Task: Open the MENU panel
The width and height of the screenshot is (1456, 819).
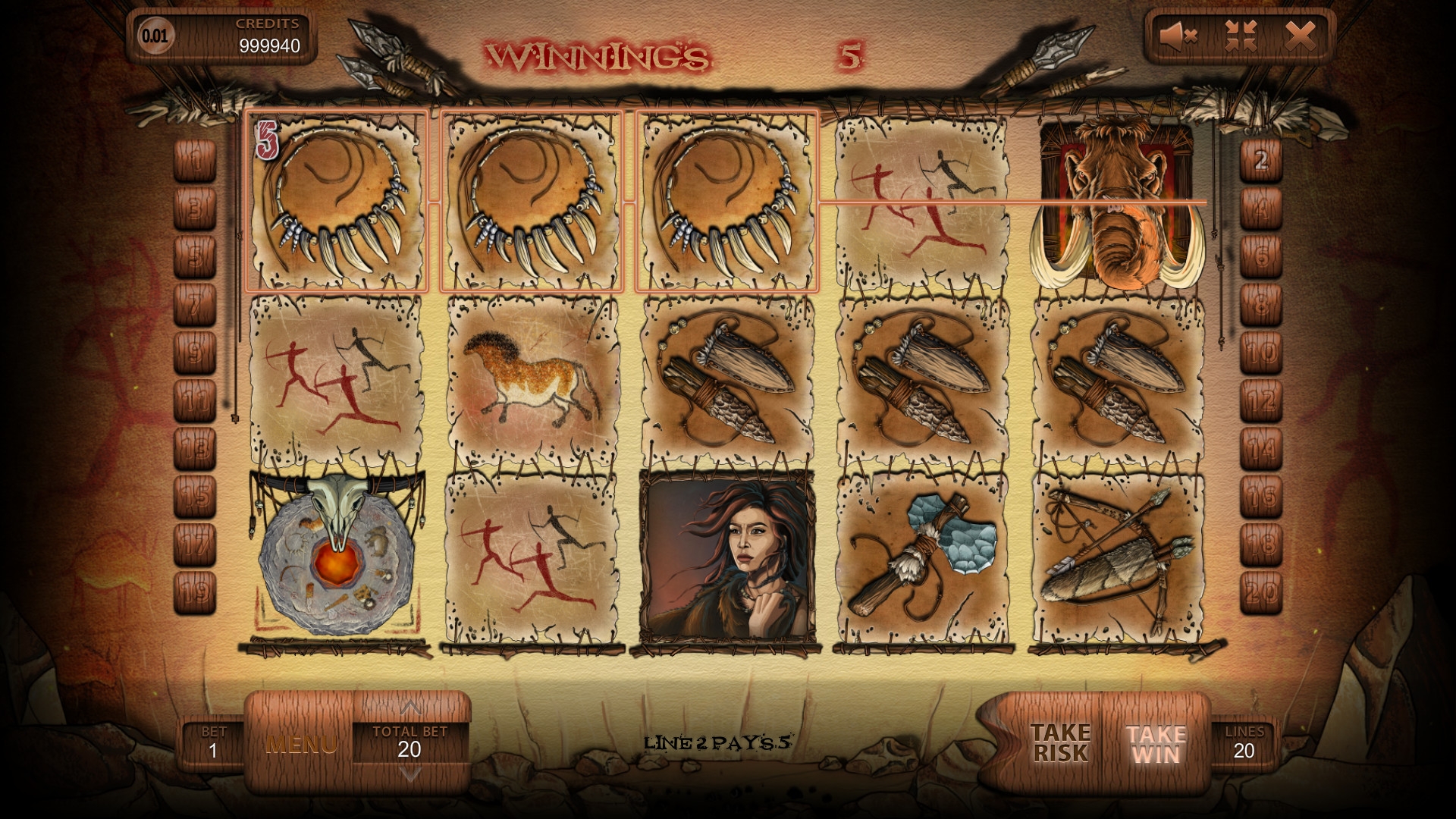Action: click(x=301, y=744)
